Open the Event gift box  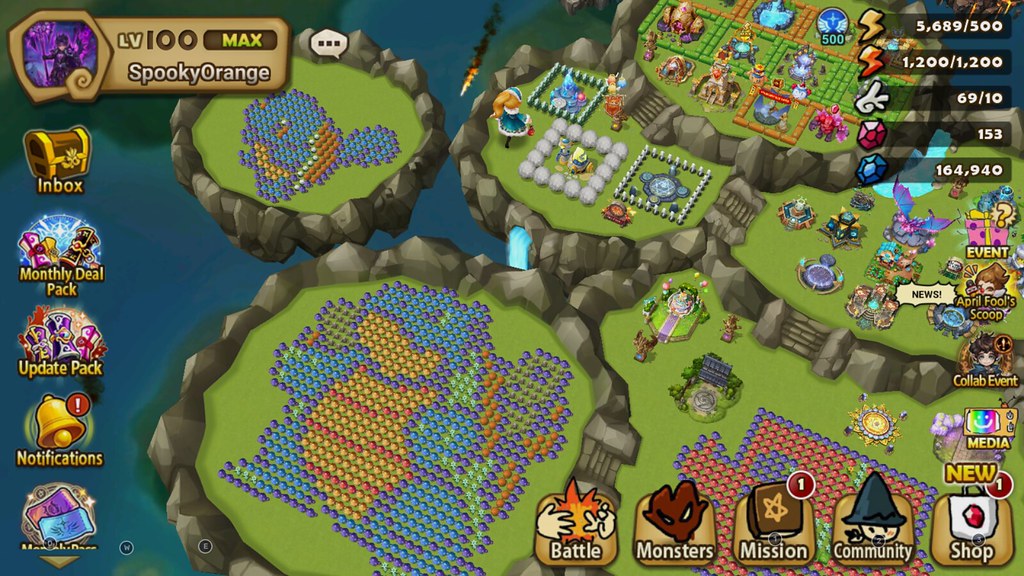(x=986, y=229)
